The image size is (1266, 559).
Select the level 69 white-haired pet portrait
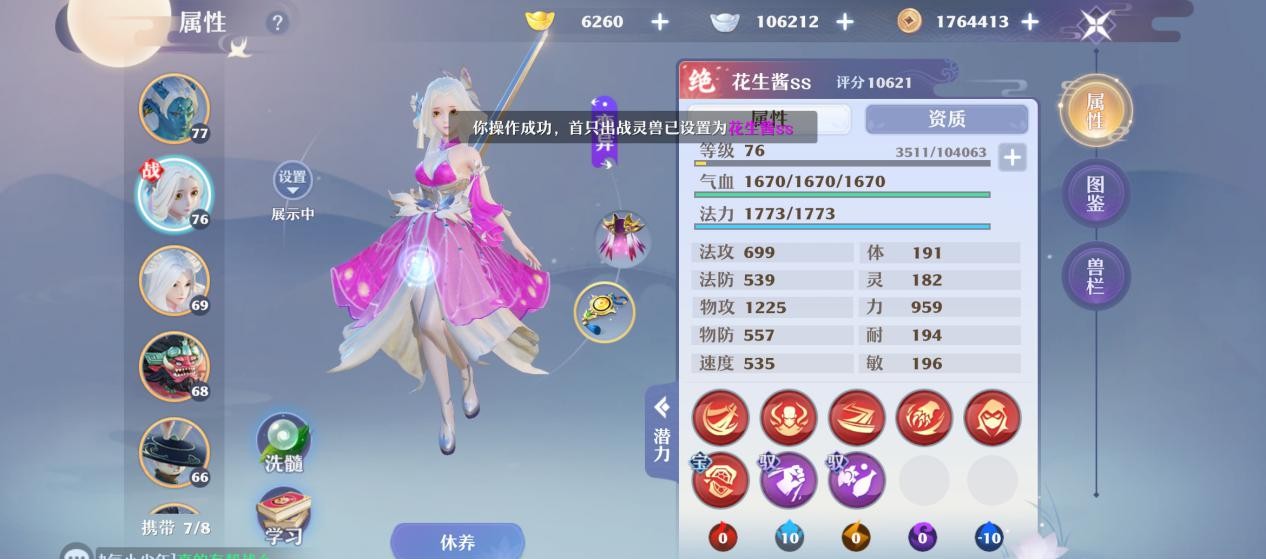point(173,280)
